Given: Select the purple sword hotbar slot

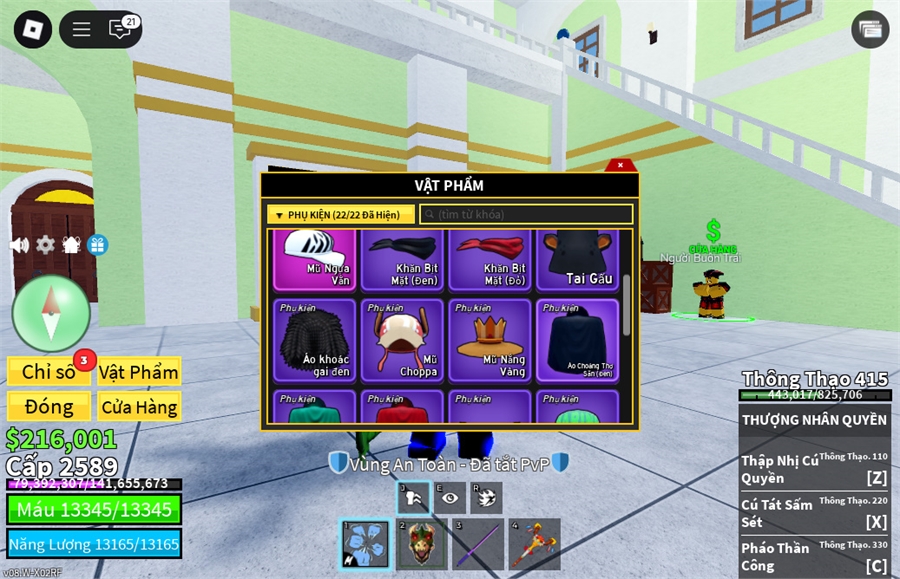Looking at the screenshot, I should click(478, 544).
